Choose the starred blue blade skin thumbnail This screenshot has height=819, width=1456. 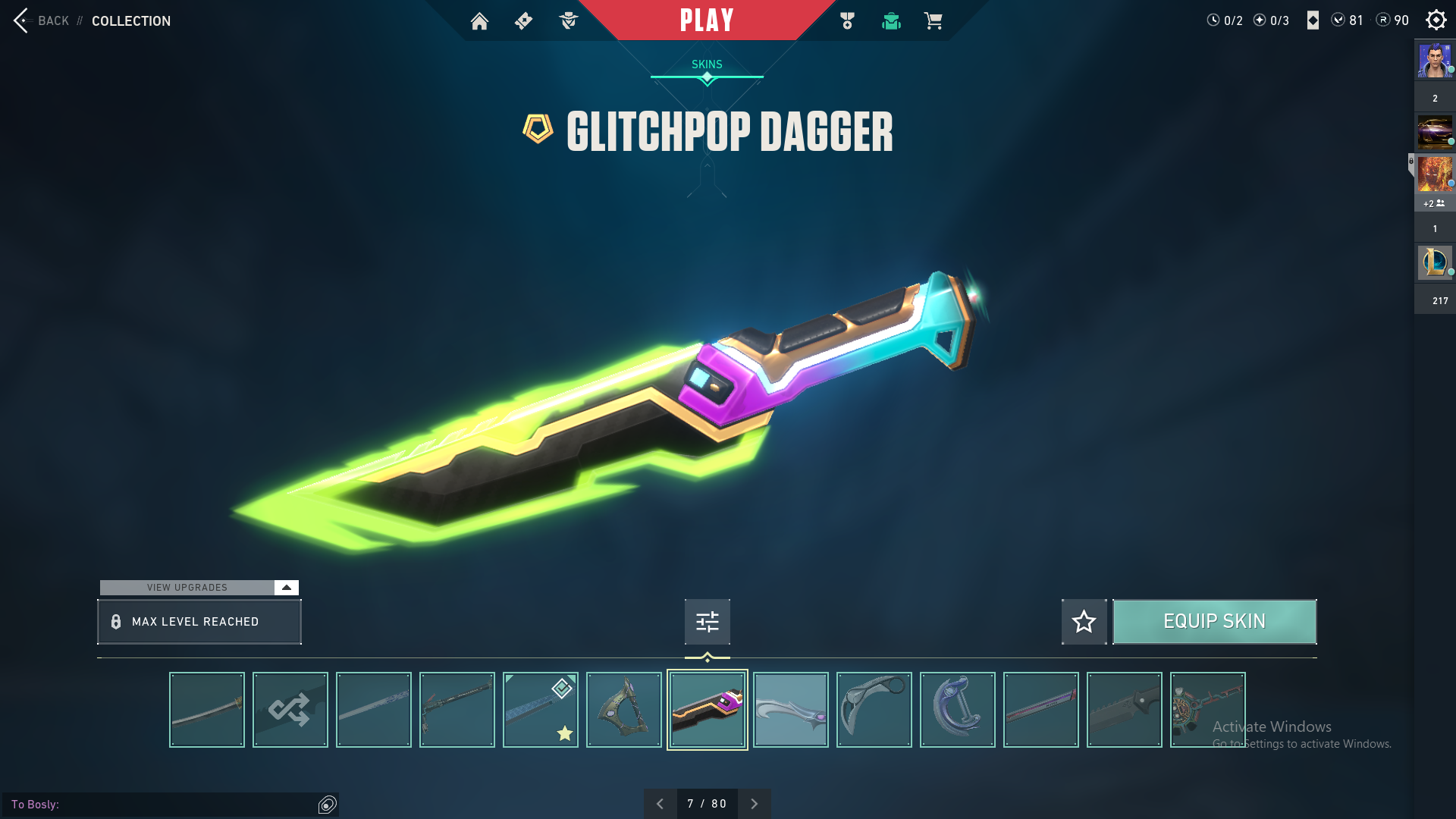pos(541,710)
